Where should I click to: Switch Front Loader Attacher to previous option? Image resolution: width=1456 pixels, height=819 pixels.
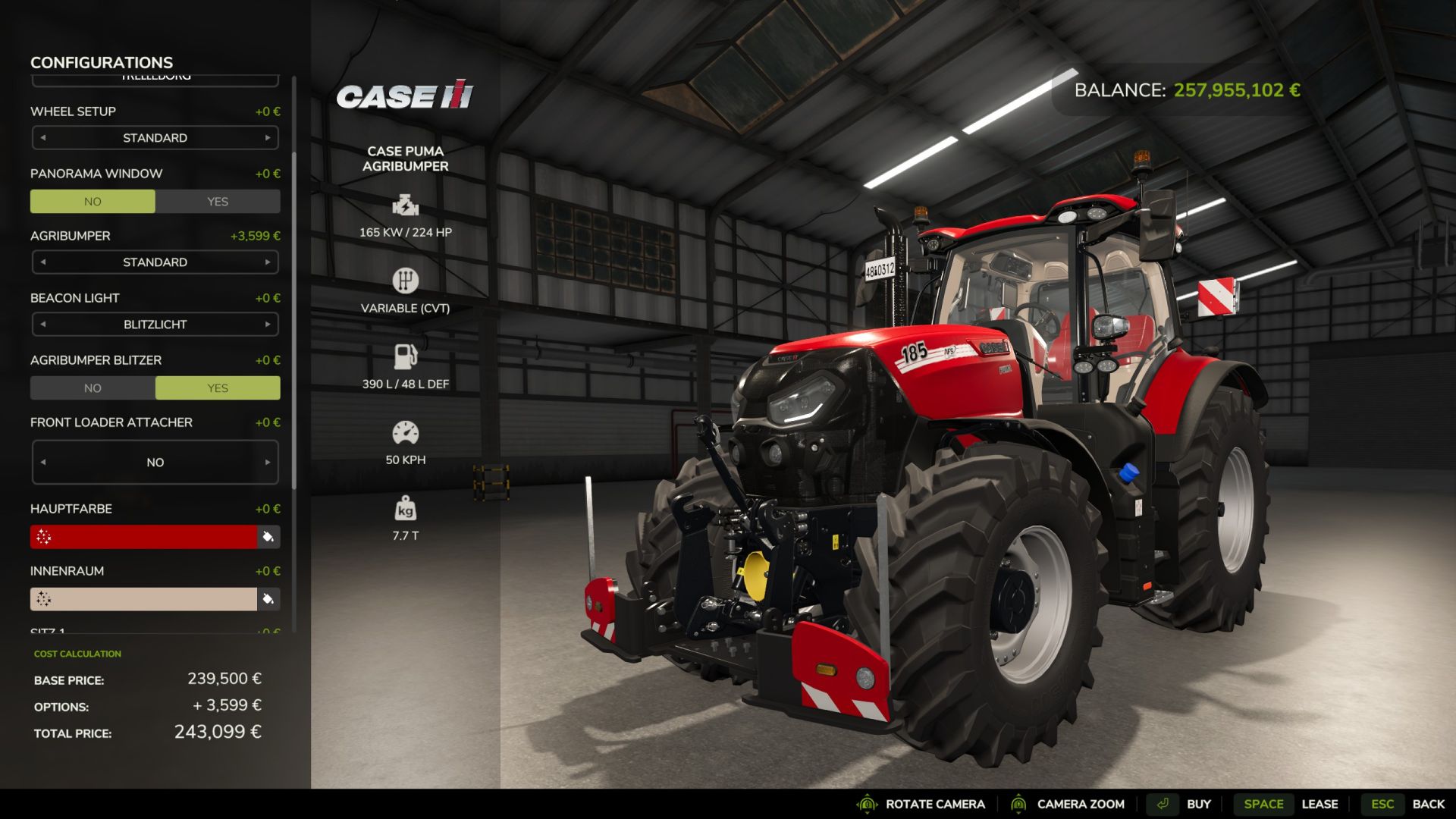click(x=43, y=463)
